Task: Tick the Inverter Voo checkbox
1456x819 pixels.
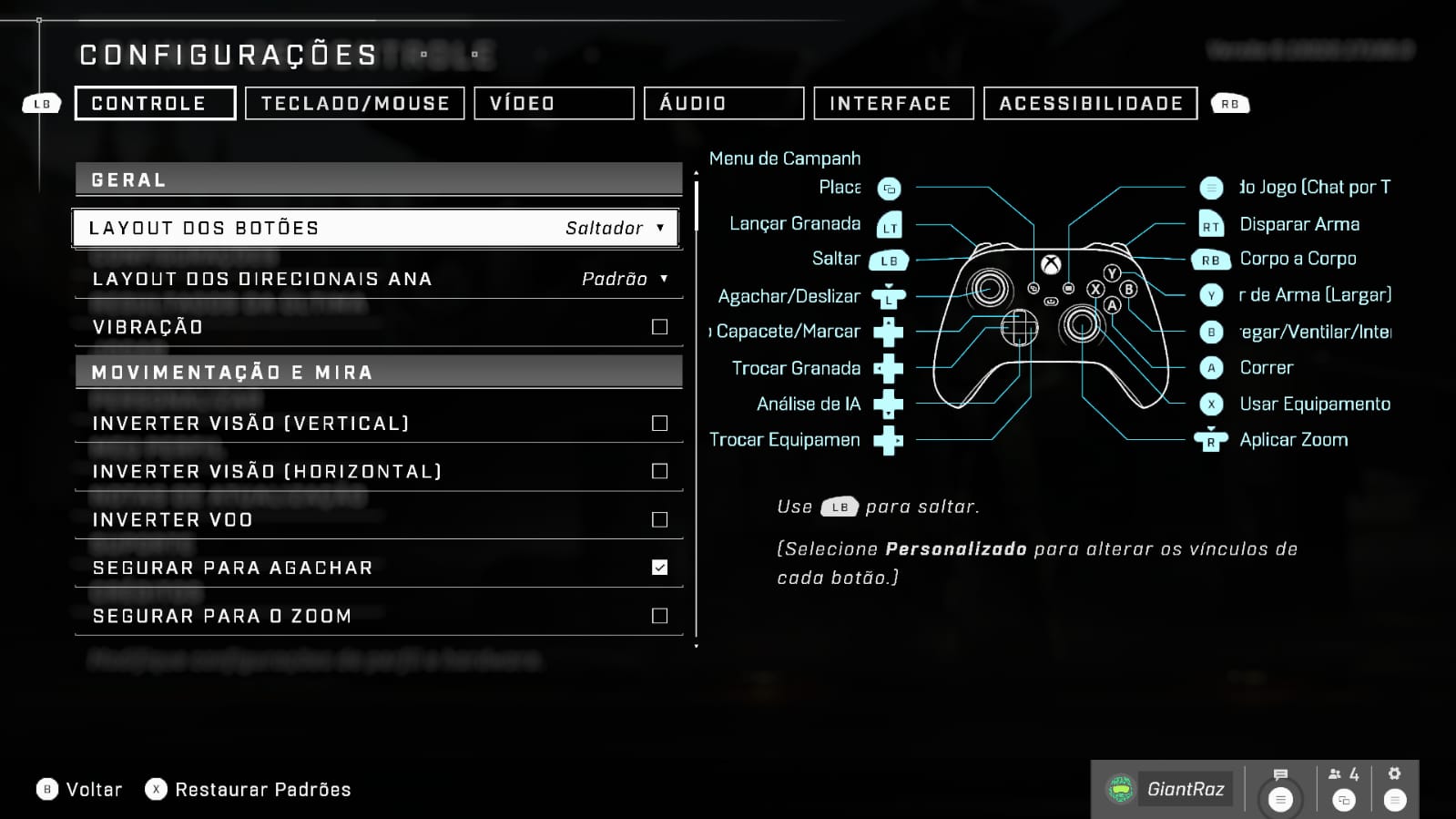Action: (660, 519)
